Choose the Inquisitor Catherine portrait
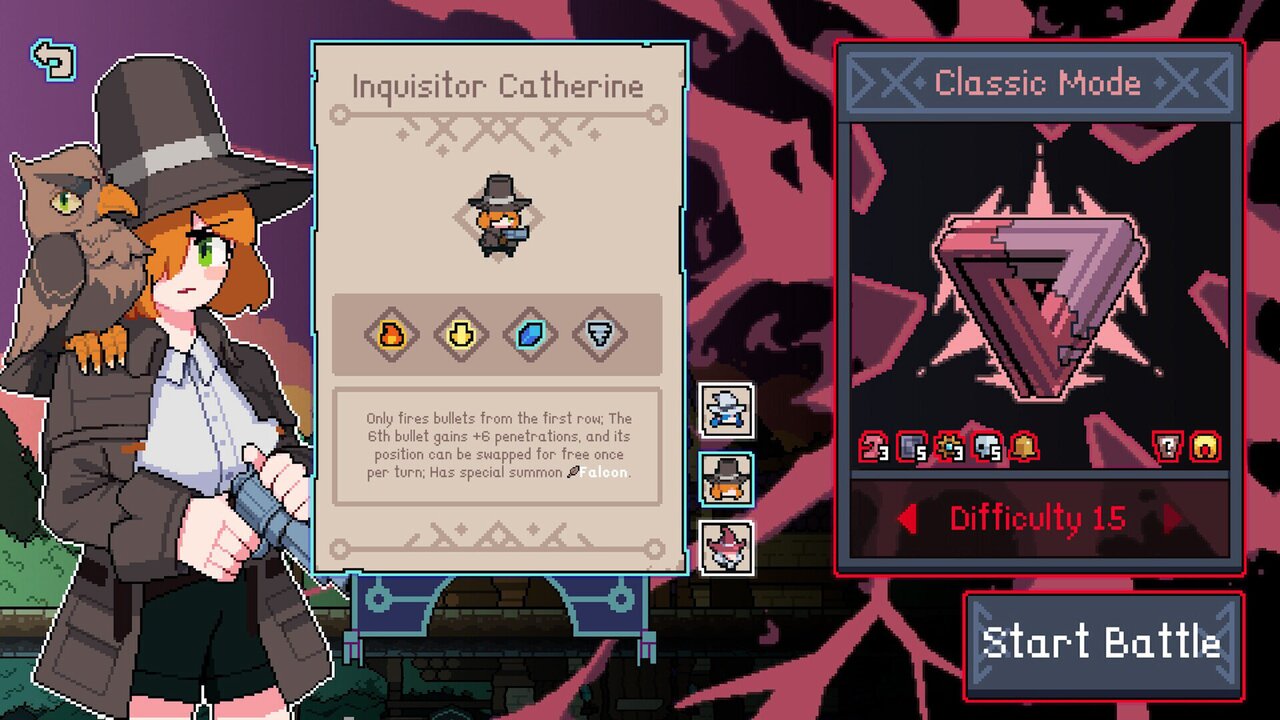 click(x=726, y=478)
